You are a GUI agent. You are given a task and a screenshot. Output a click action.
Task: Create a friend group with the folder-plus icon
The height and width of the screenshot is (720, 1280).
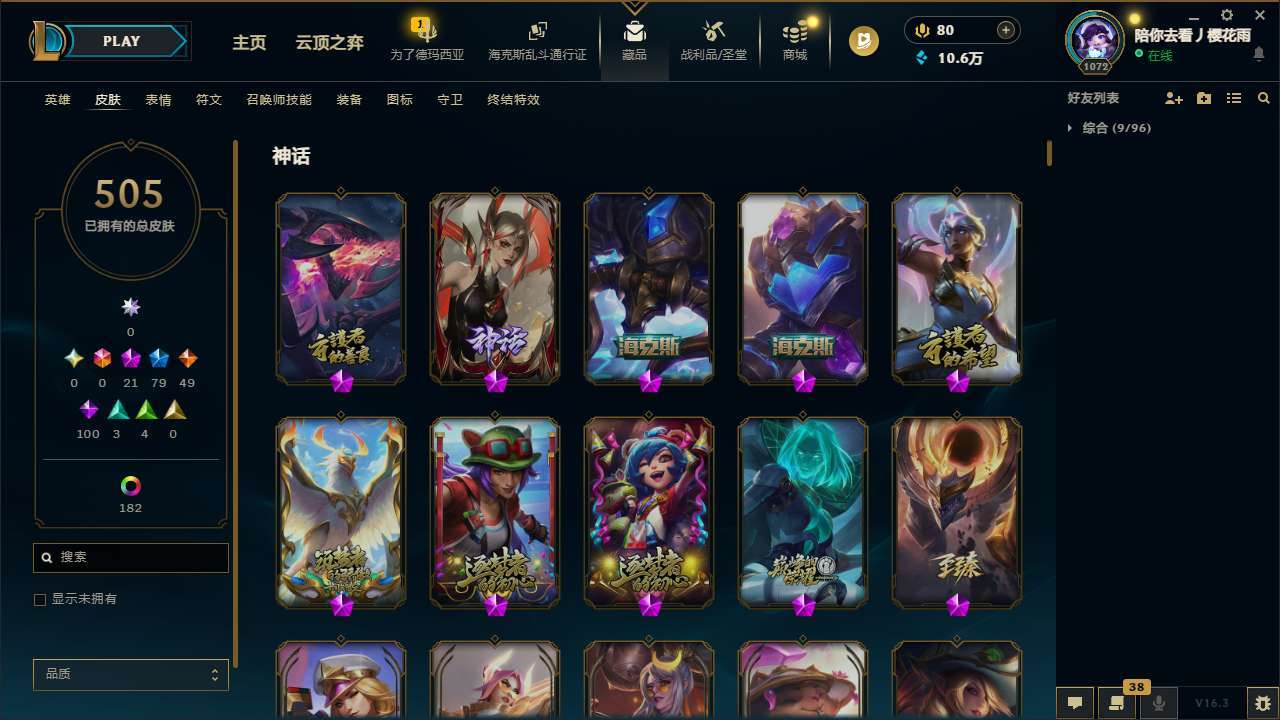pos(1204,98)
